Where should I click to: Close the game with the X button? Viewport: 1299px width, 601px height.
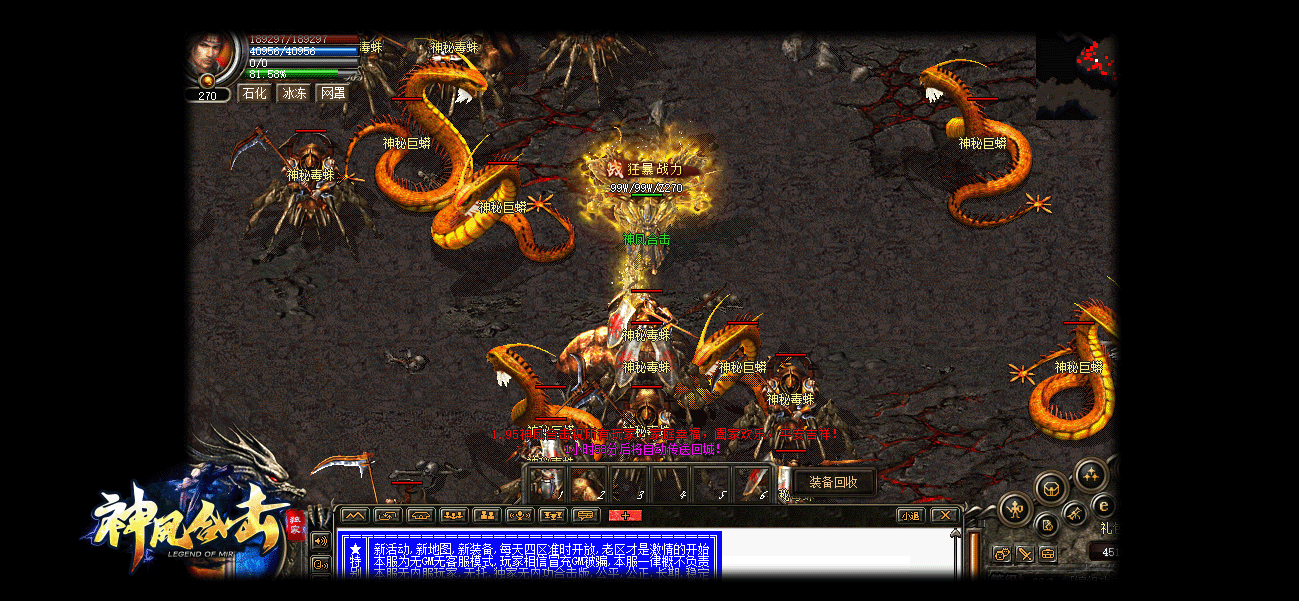click(943, 515)
